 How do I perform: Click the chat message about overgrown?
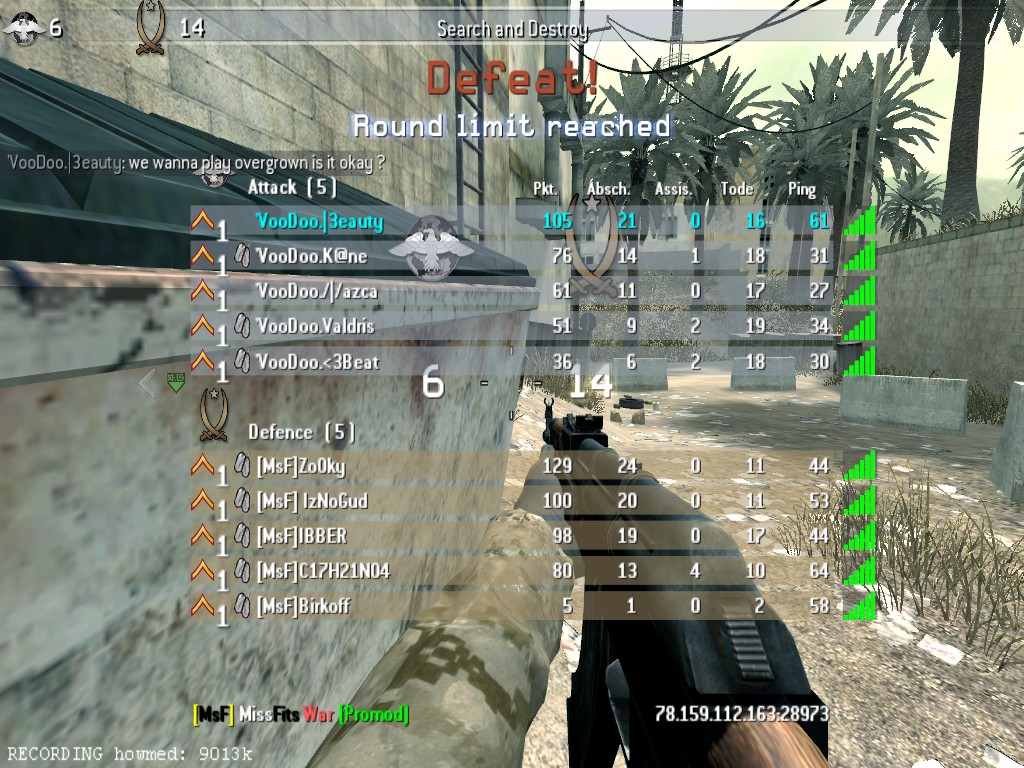pos(196,162)
